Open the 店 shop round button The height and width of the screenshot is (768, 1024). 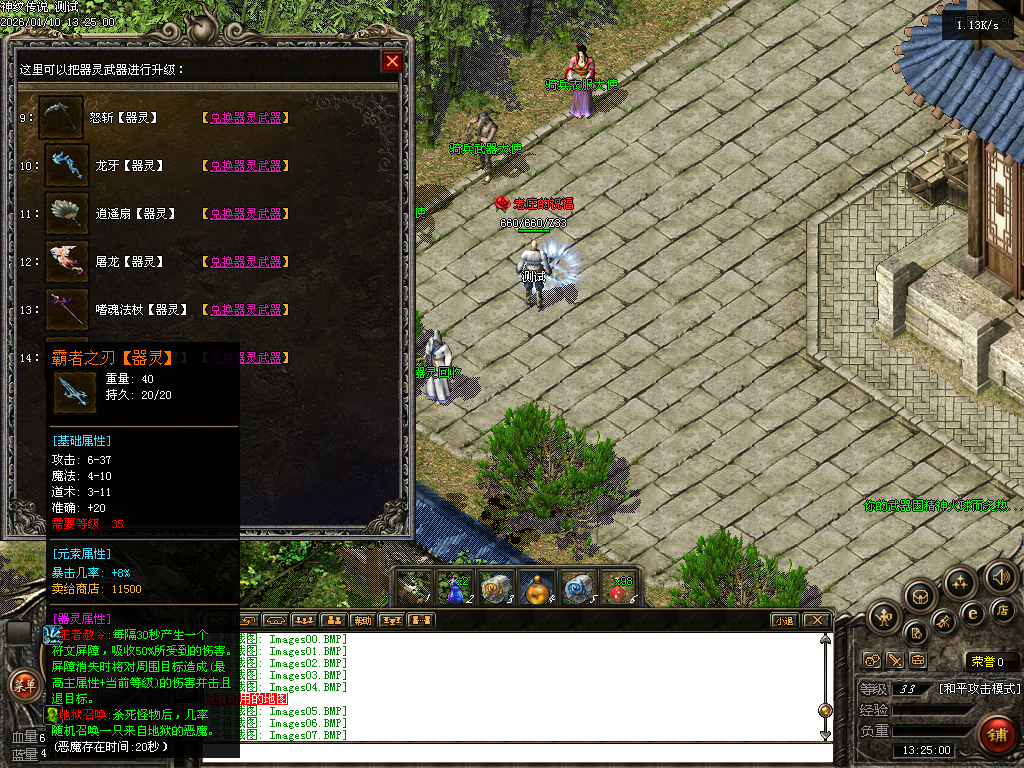coord(1002,609)
